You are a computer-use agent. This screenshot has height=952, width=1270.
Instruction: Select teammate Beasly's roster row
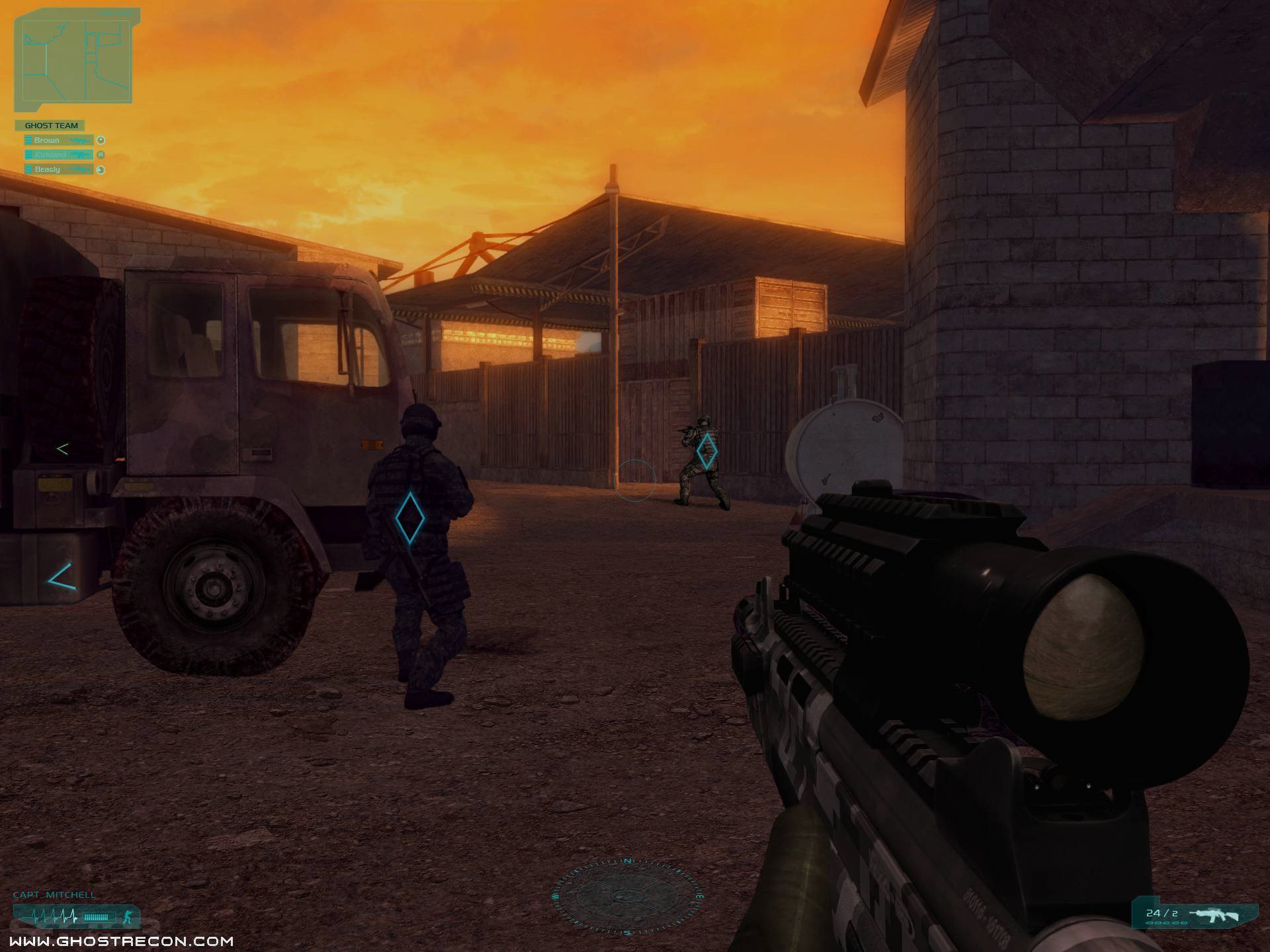[58, 170]
